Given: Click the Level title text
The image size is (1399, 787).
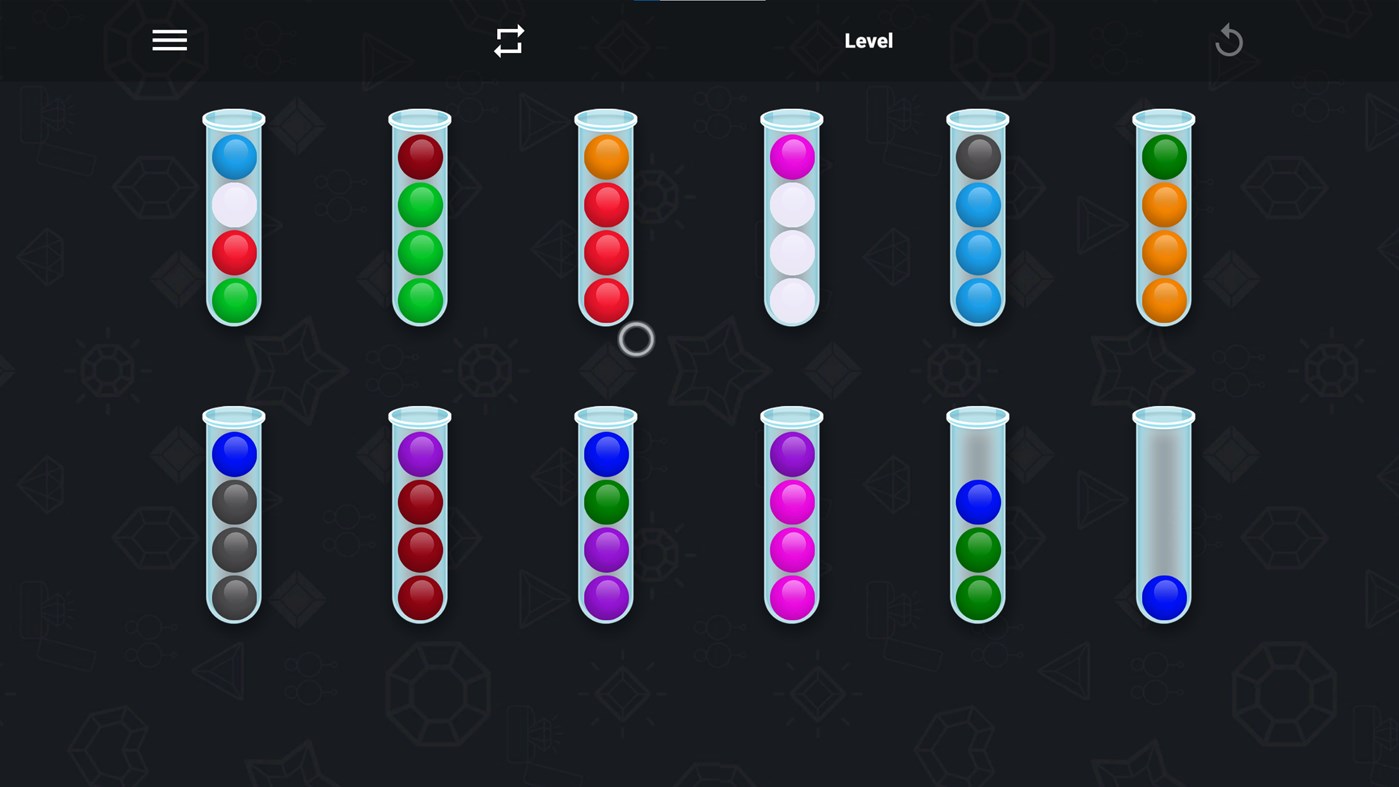Looking at the screenshot, I should (x=868, y=40).
